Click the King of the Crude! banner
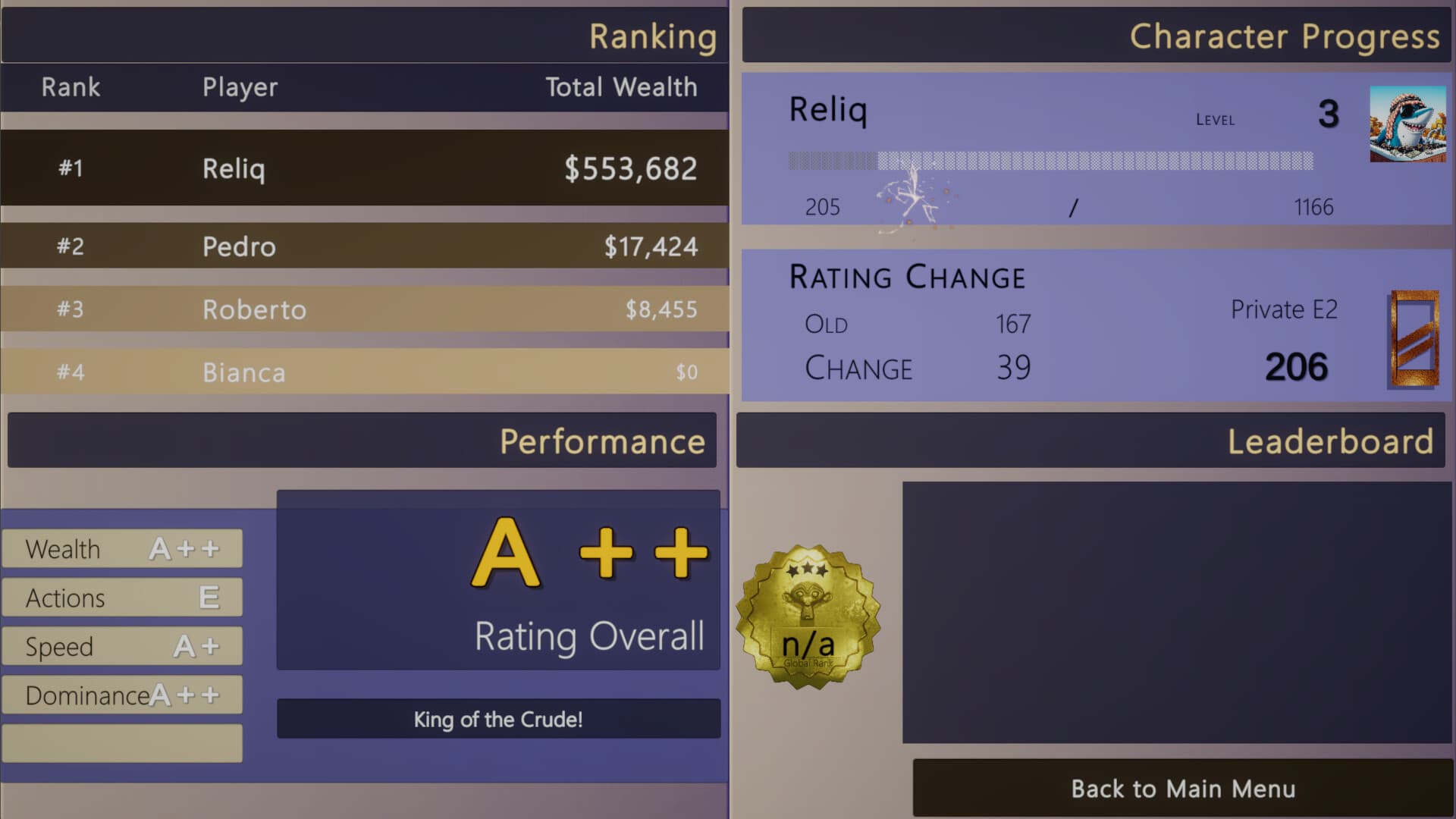 [x=498, y=720]
